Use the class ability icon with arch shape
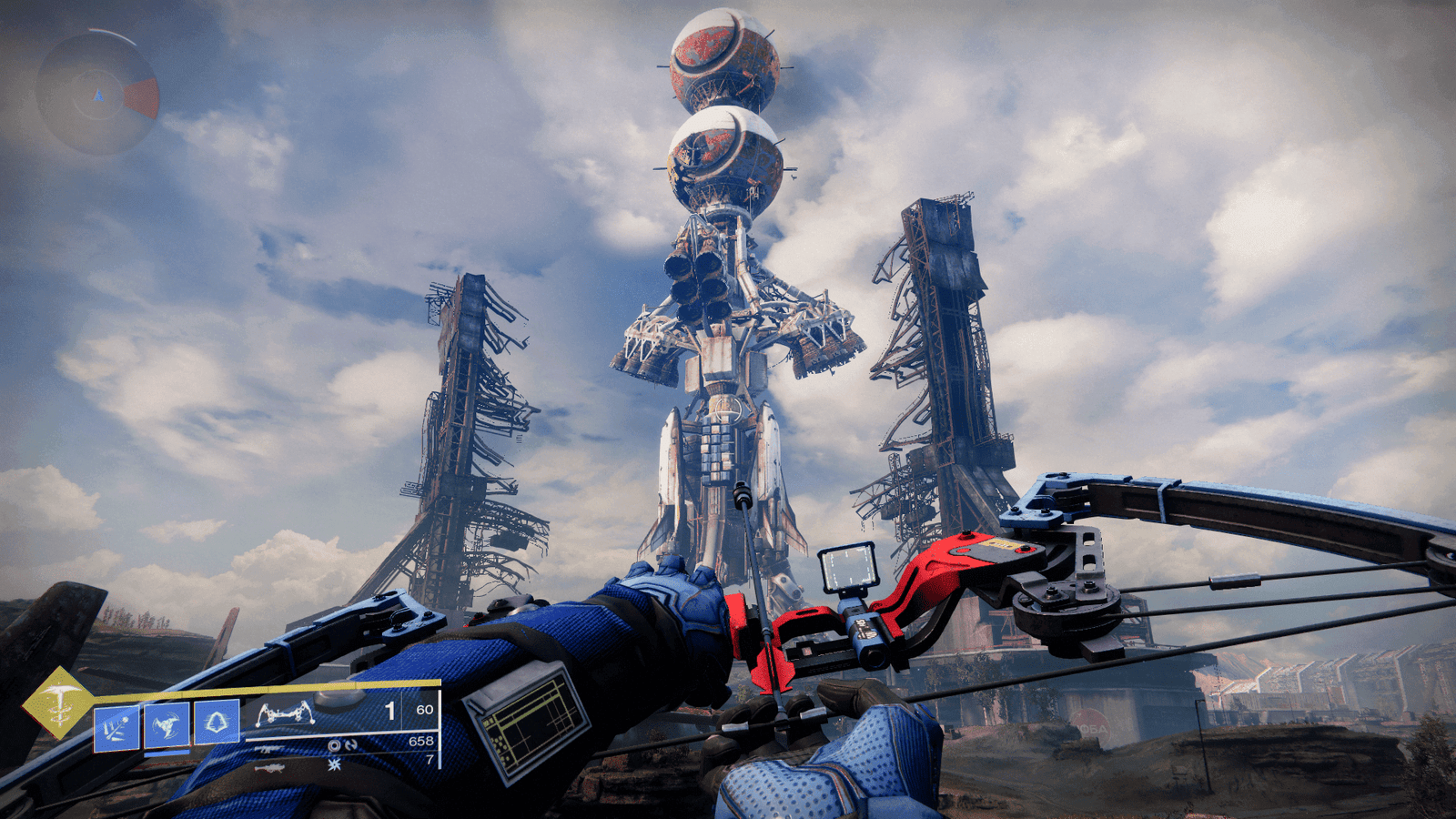Viewport: 1456px width, 819px height. coord(217,723)
